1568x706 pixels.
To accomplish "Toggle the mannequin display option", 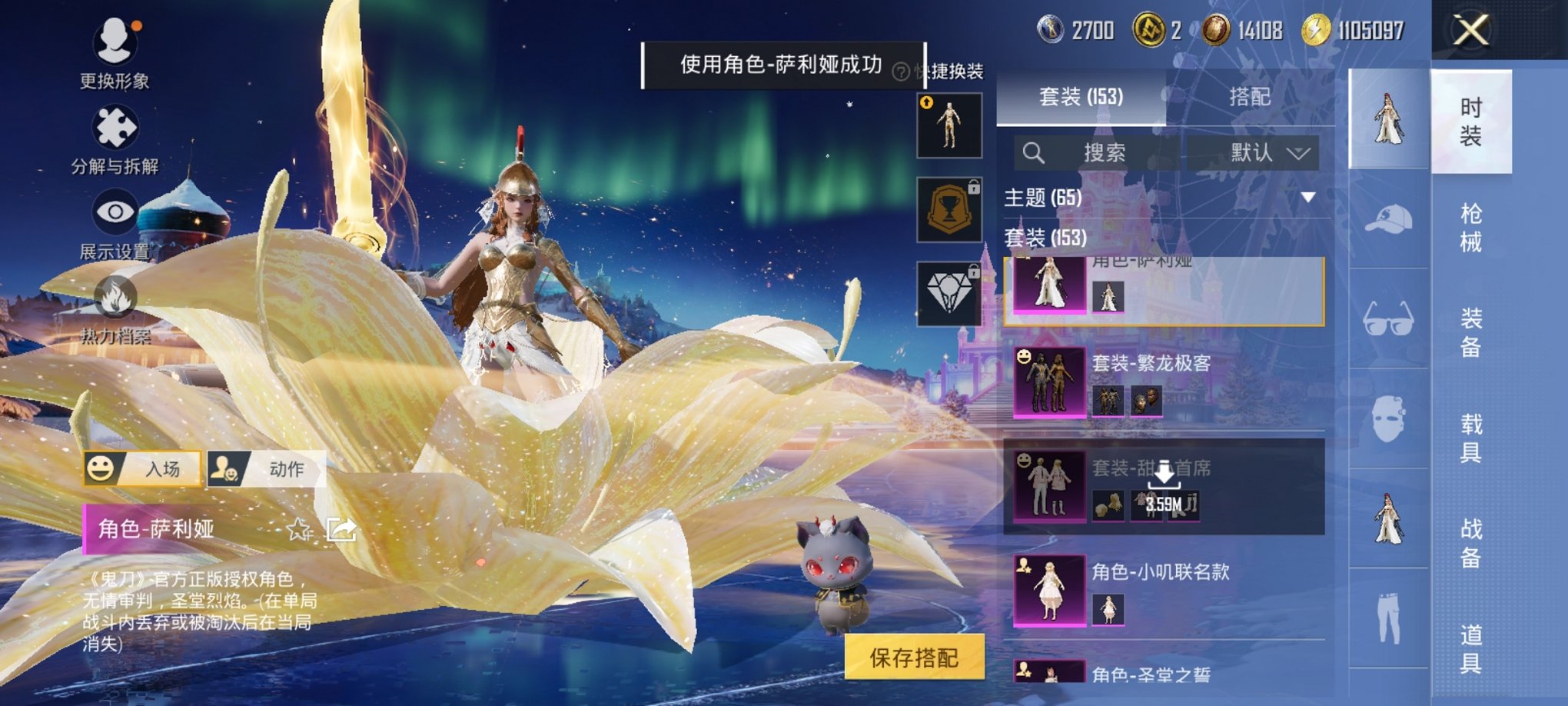I will coord(950,125).
